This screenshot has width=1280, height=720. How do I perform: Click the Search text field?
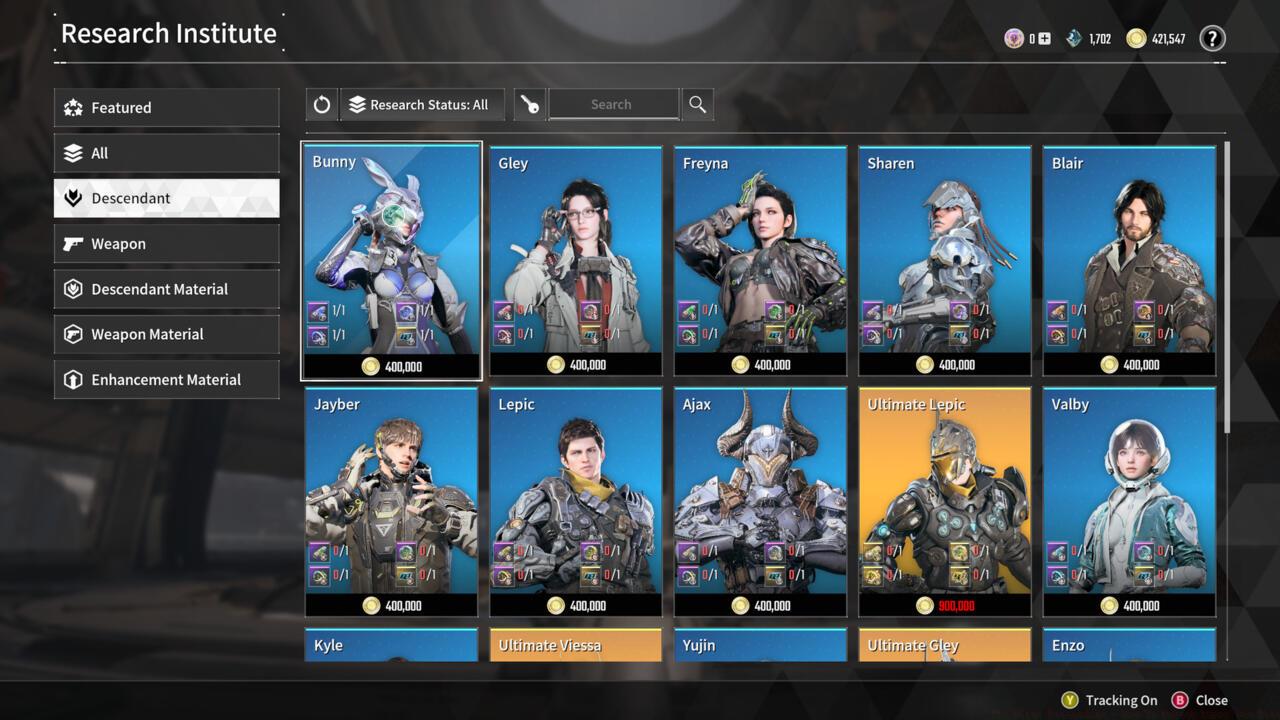tap(612, 104)
